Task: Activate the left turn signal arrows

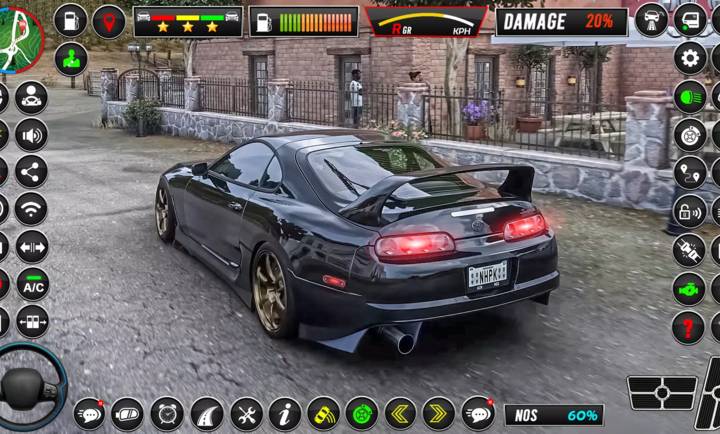Action: click(x=401, y=413)
